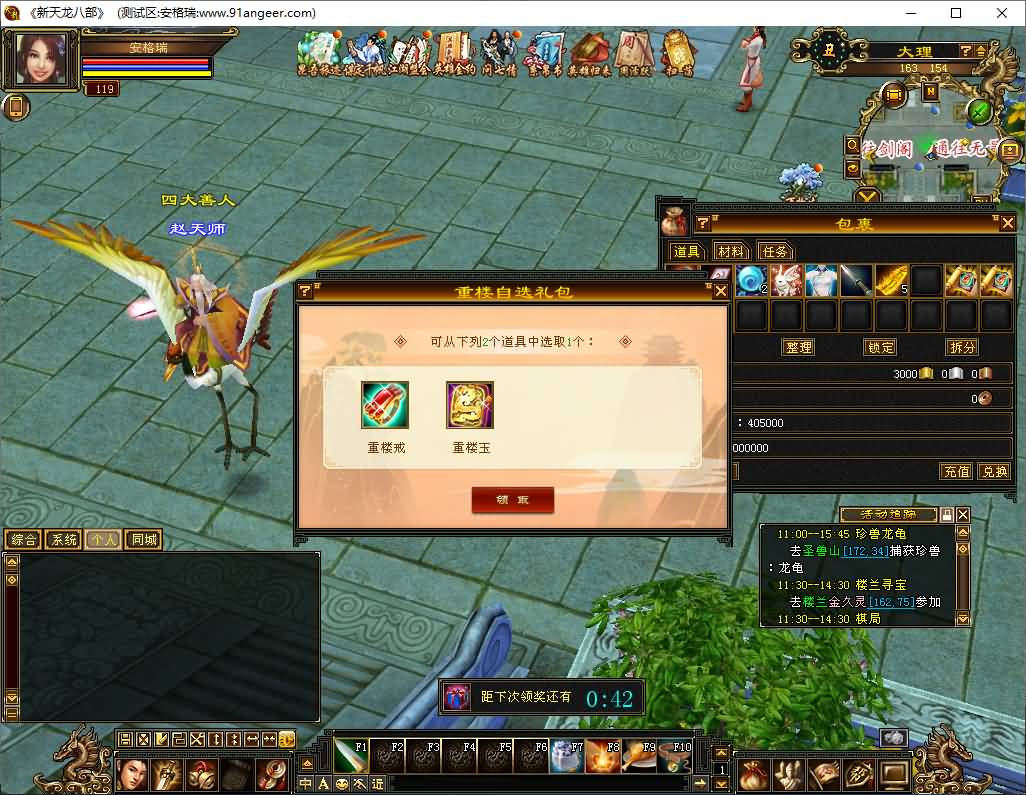Switch chat to the 同城 channel tab

point(144,540)
